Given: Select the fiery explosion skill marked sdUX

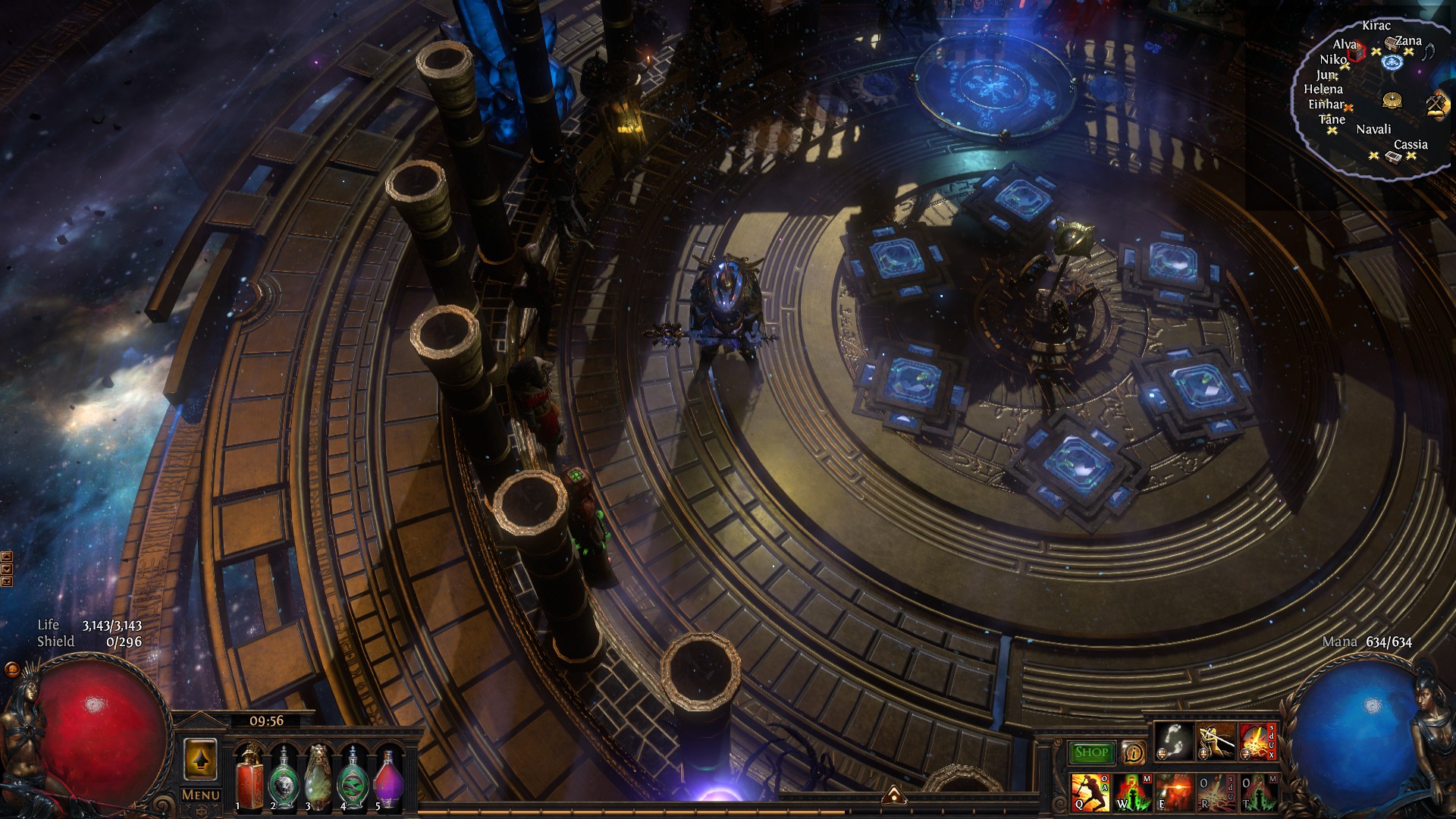Looking at the screenshot, I should point(1257,741).
